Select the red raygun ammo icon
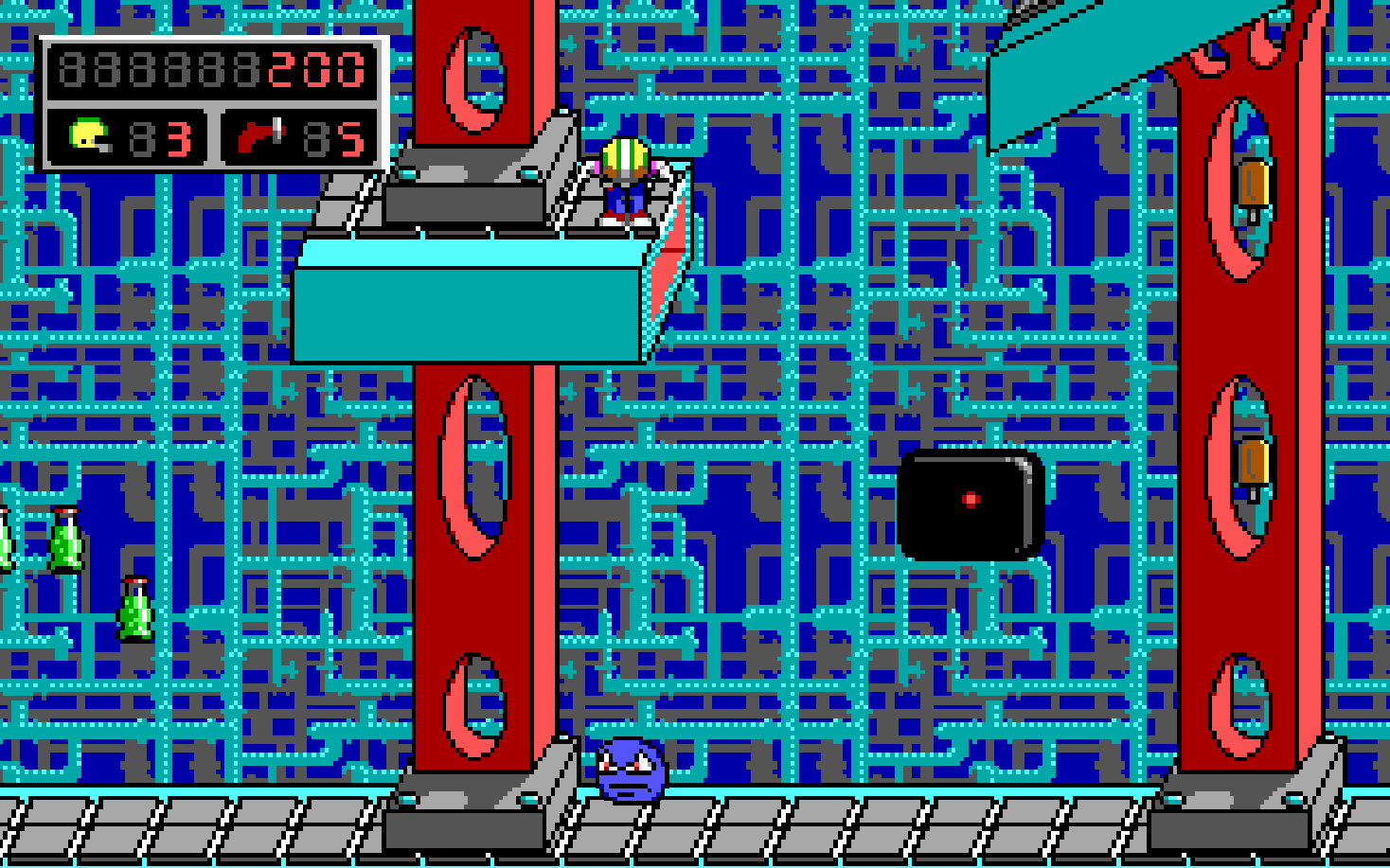1390x868 pixels. tap(259, 136)
